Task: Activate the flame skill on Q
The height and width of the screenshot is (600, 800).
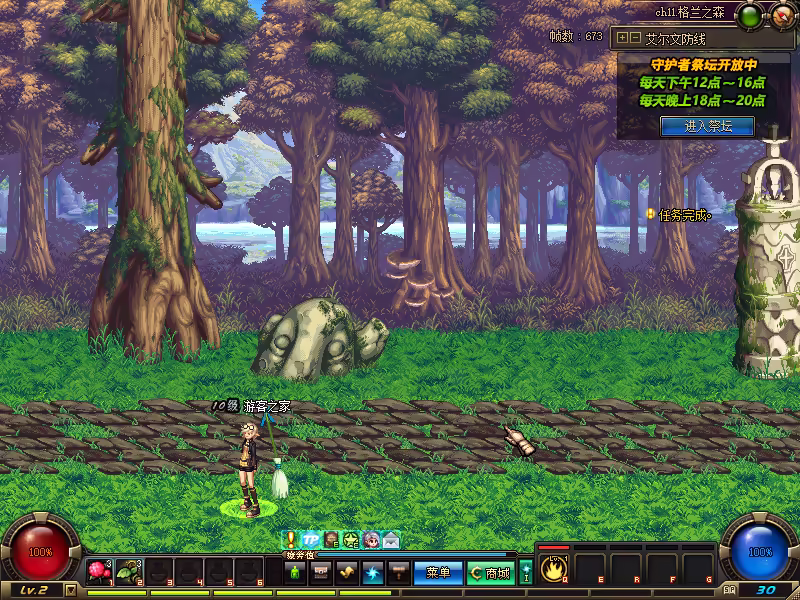Action: tap(553, 568)
